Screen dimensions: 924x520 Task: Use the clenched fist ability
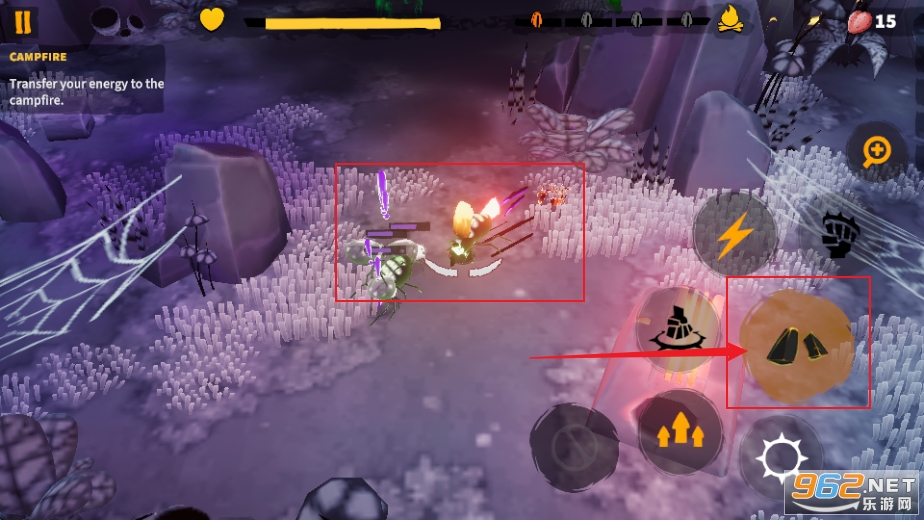pos(835,235)
